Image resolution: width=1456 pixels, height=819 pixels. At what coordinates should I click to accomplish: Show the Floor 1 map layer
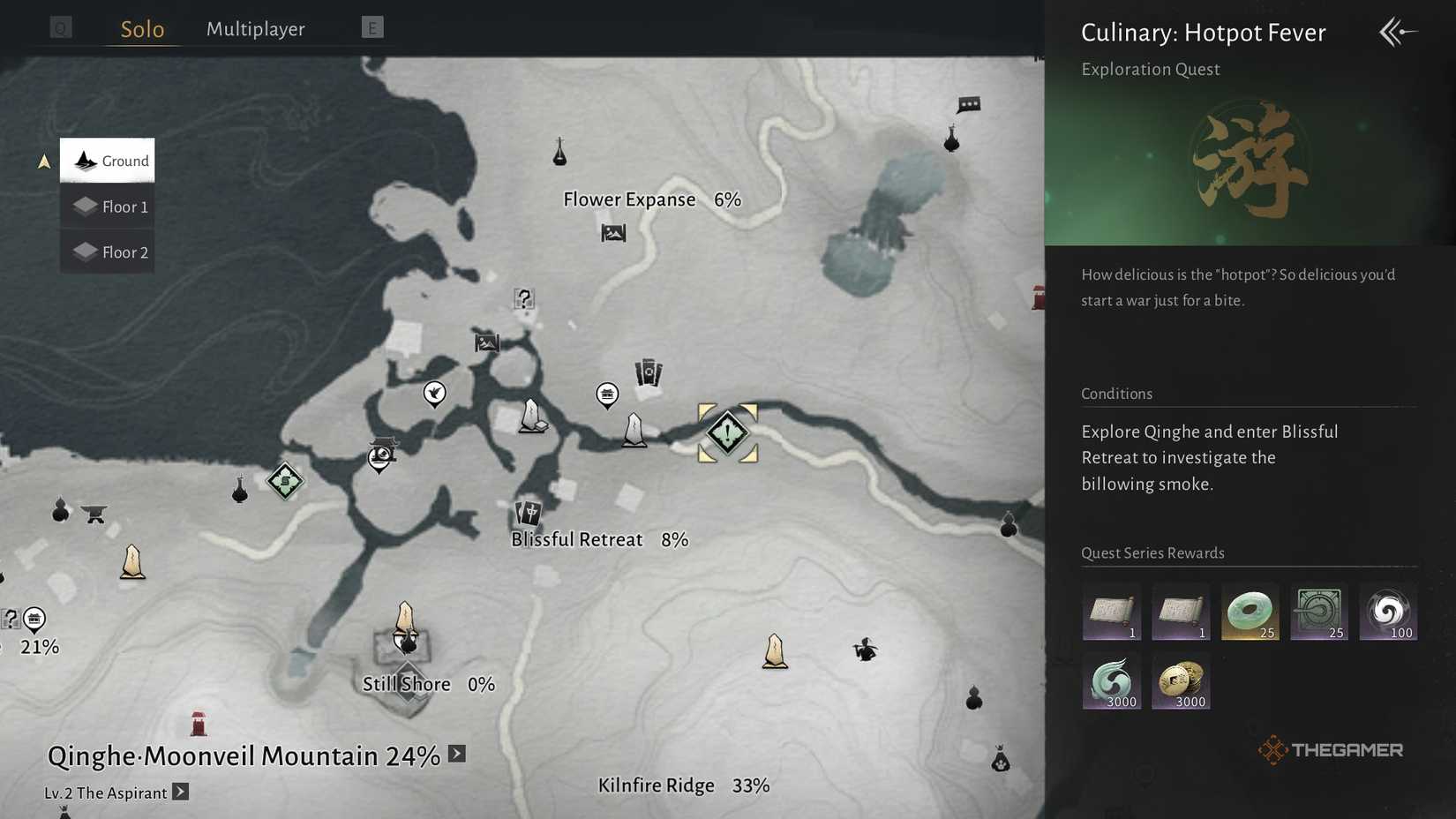coord(107,206)
